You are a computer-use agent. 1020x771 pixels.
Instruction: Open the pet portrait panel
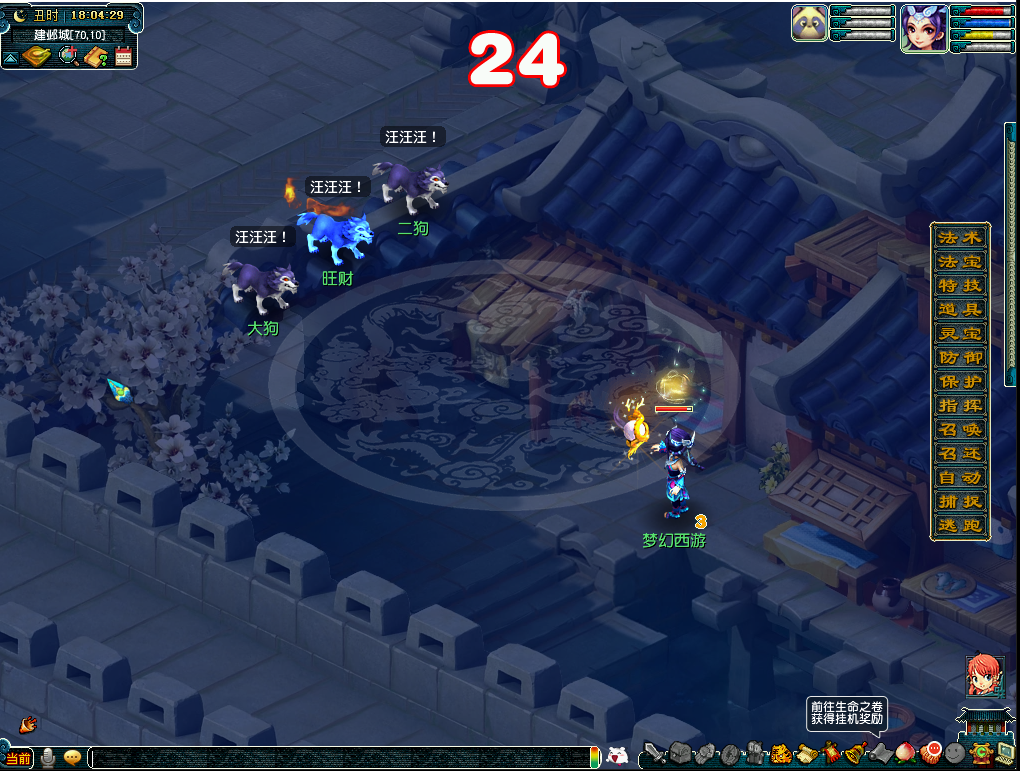coord(809,23)
